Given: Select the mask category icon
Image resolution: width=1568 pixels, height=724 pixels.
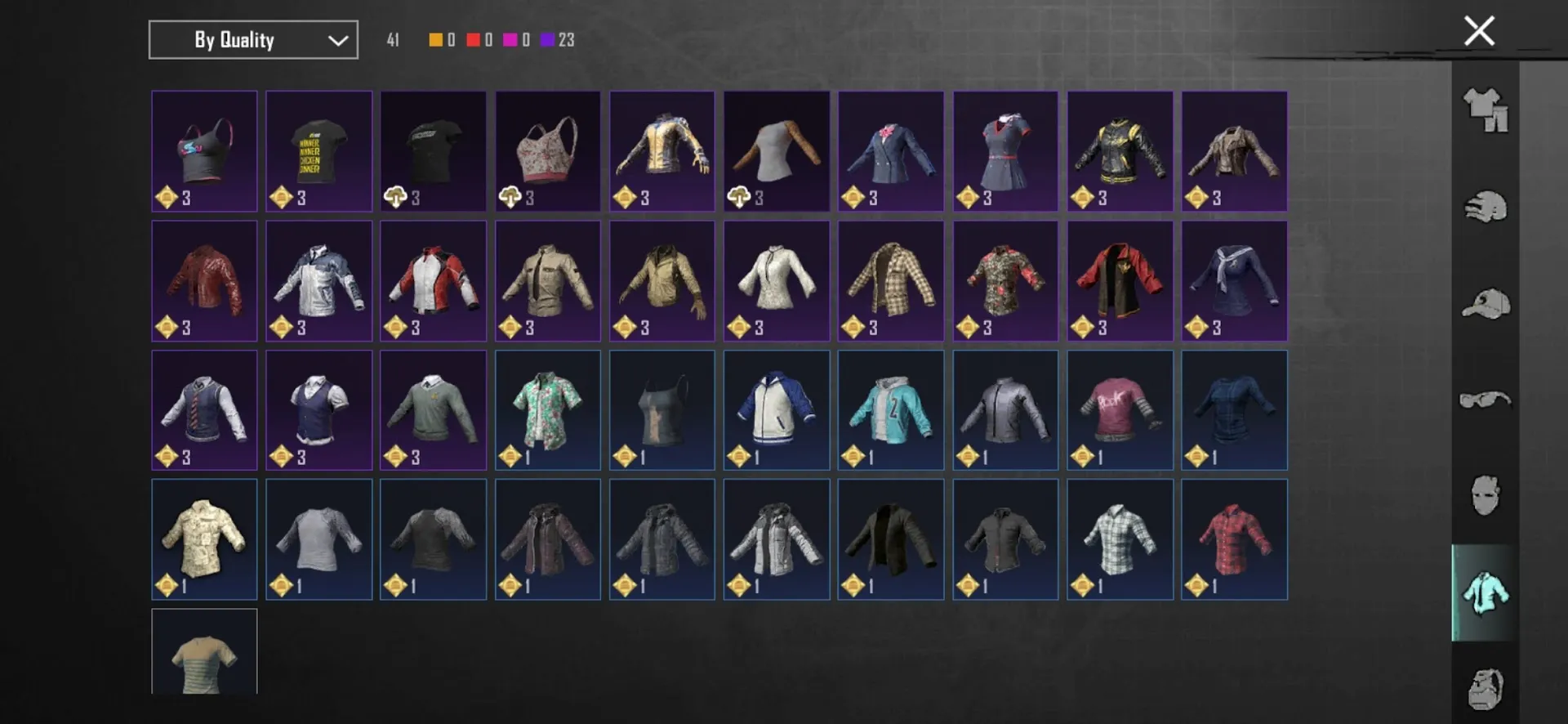Looking at the screenshot, I should click(1488, 497).
